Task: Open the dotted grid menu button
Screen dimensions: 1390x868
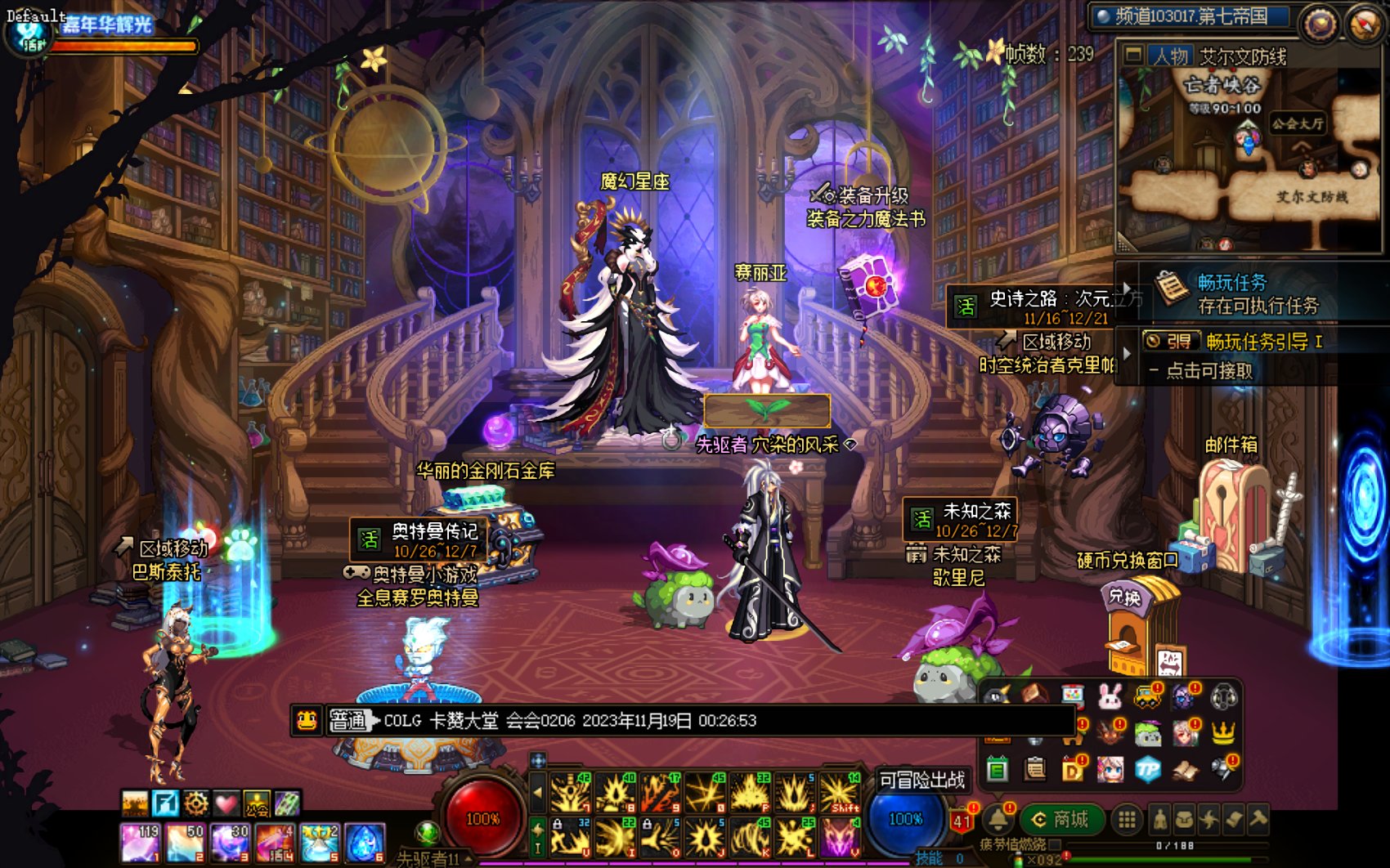Action: coord(1127,820)
